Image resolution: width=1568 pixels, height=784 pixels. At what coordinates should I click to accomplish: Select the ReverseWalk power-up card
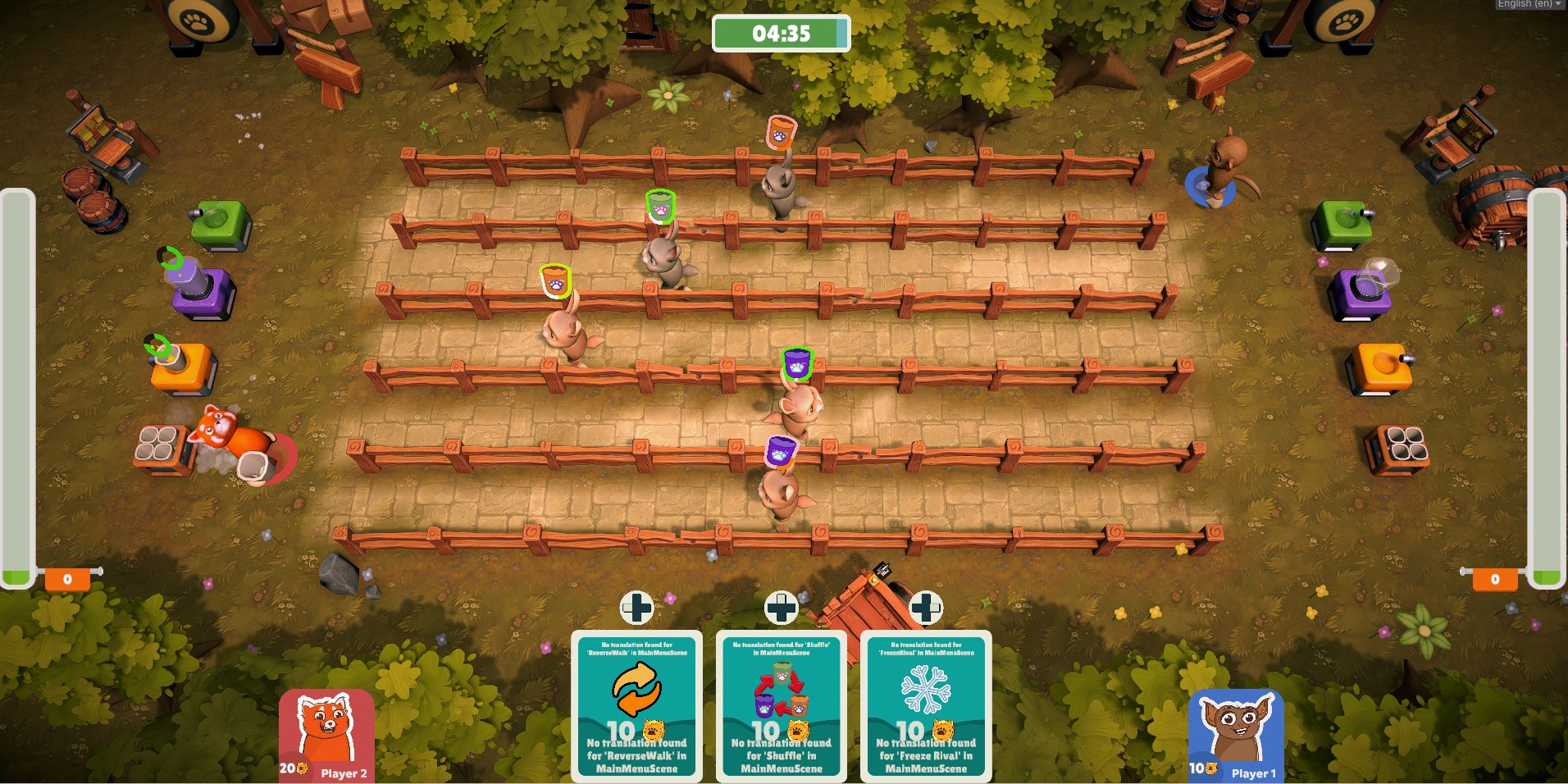[636, 707]
